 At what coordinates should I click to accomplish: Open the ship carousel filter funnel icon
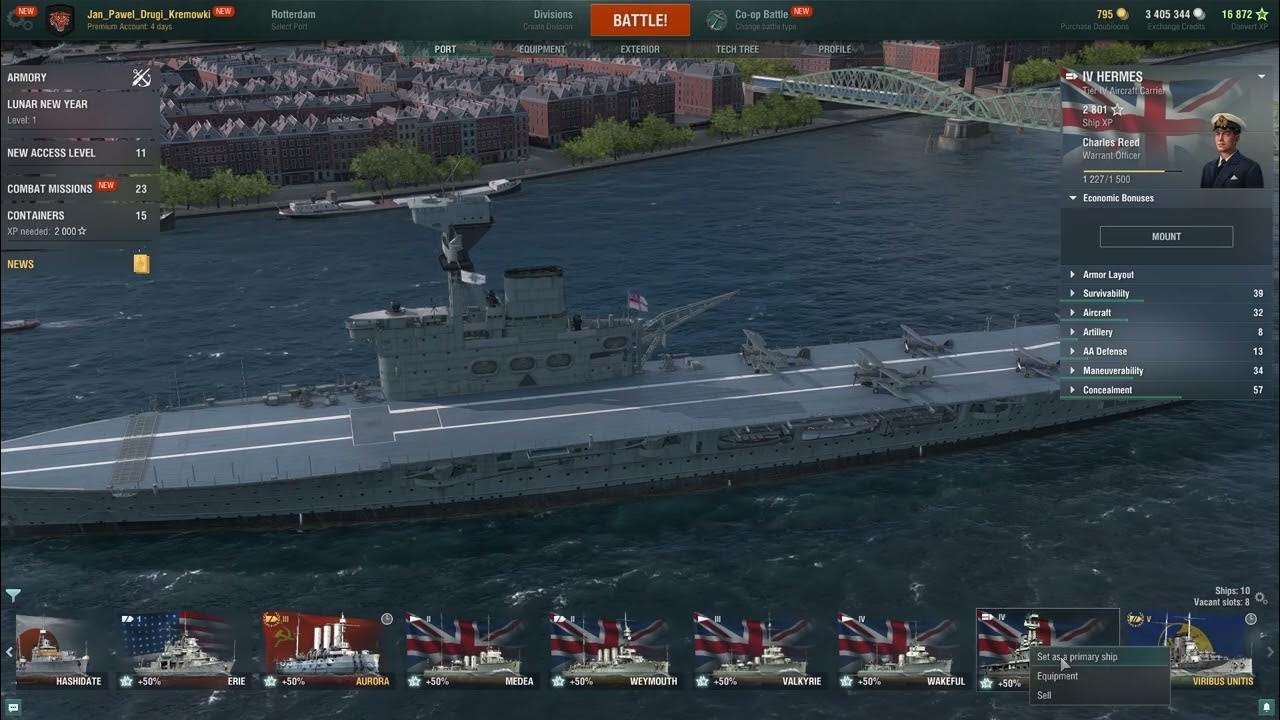tap(13, 595)
